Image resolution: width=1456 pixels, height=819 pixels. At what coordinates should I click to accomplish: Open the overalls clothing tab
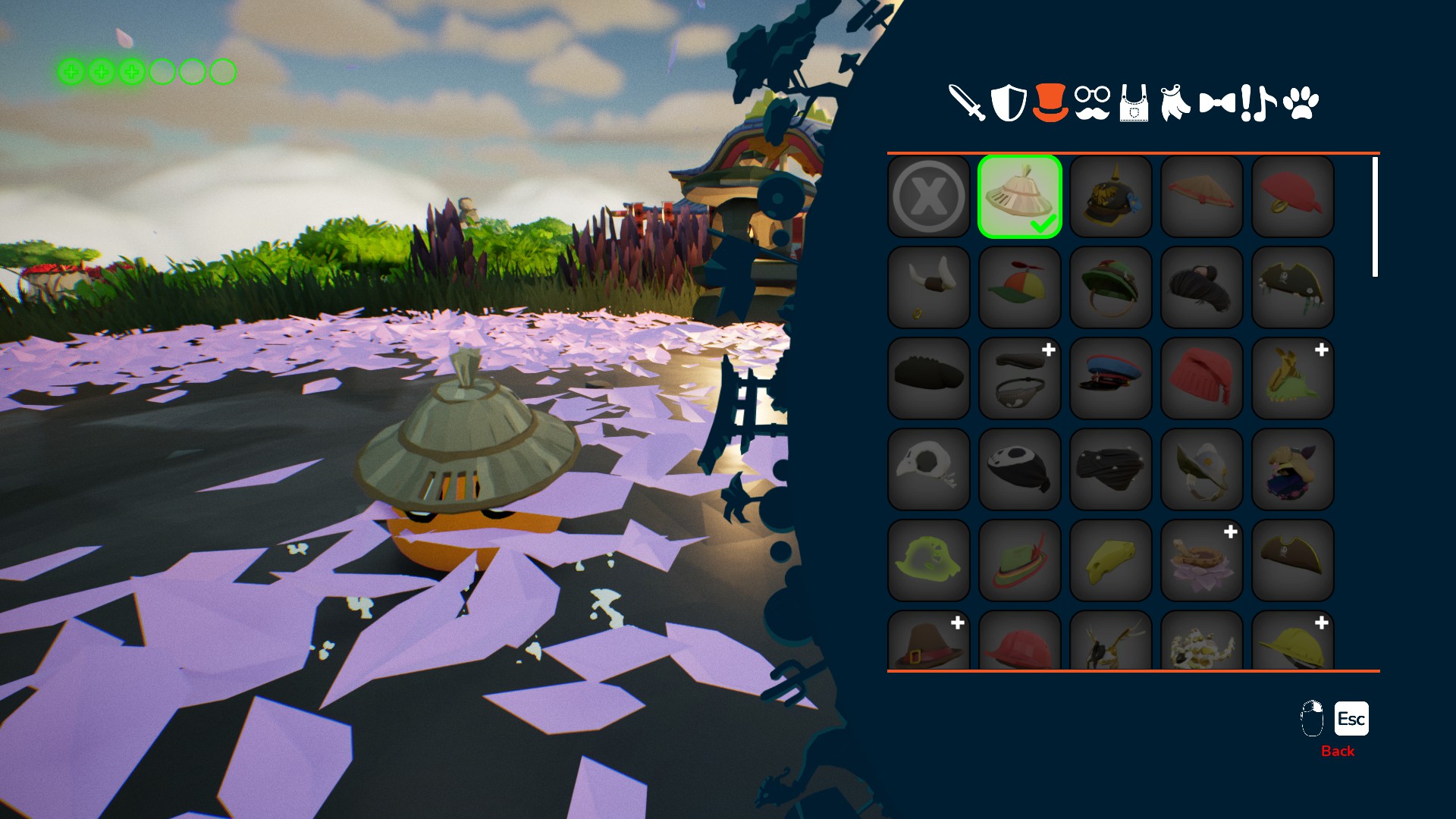pyautogui.click(x=1134, y=104)
